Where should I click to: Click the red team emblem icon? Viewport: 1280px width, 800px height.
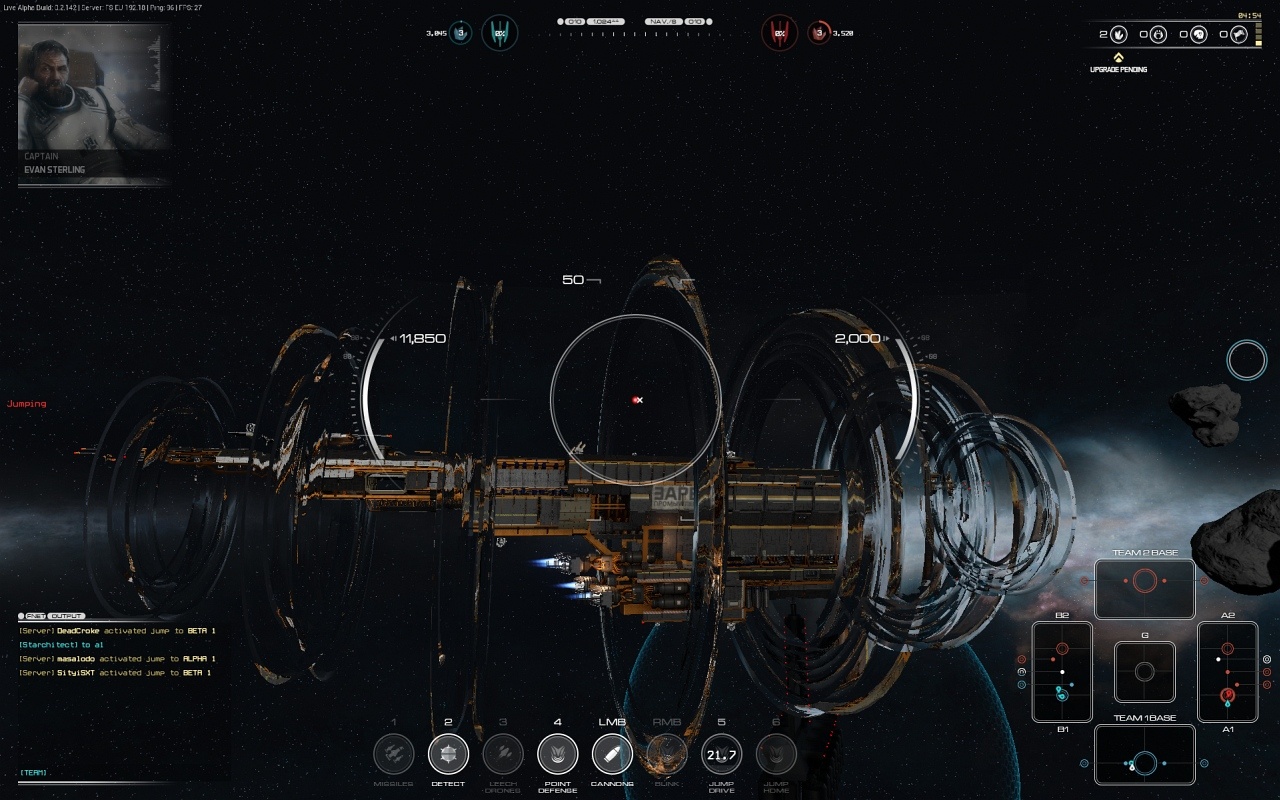click(x=780, y=33)
